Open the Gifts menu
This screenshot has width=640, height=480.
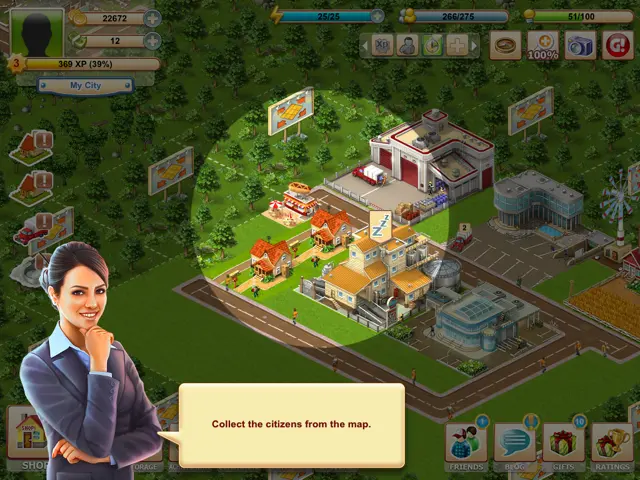point(563,444)
